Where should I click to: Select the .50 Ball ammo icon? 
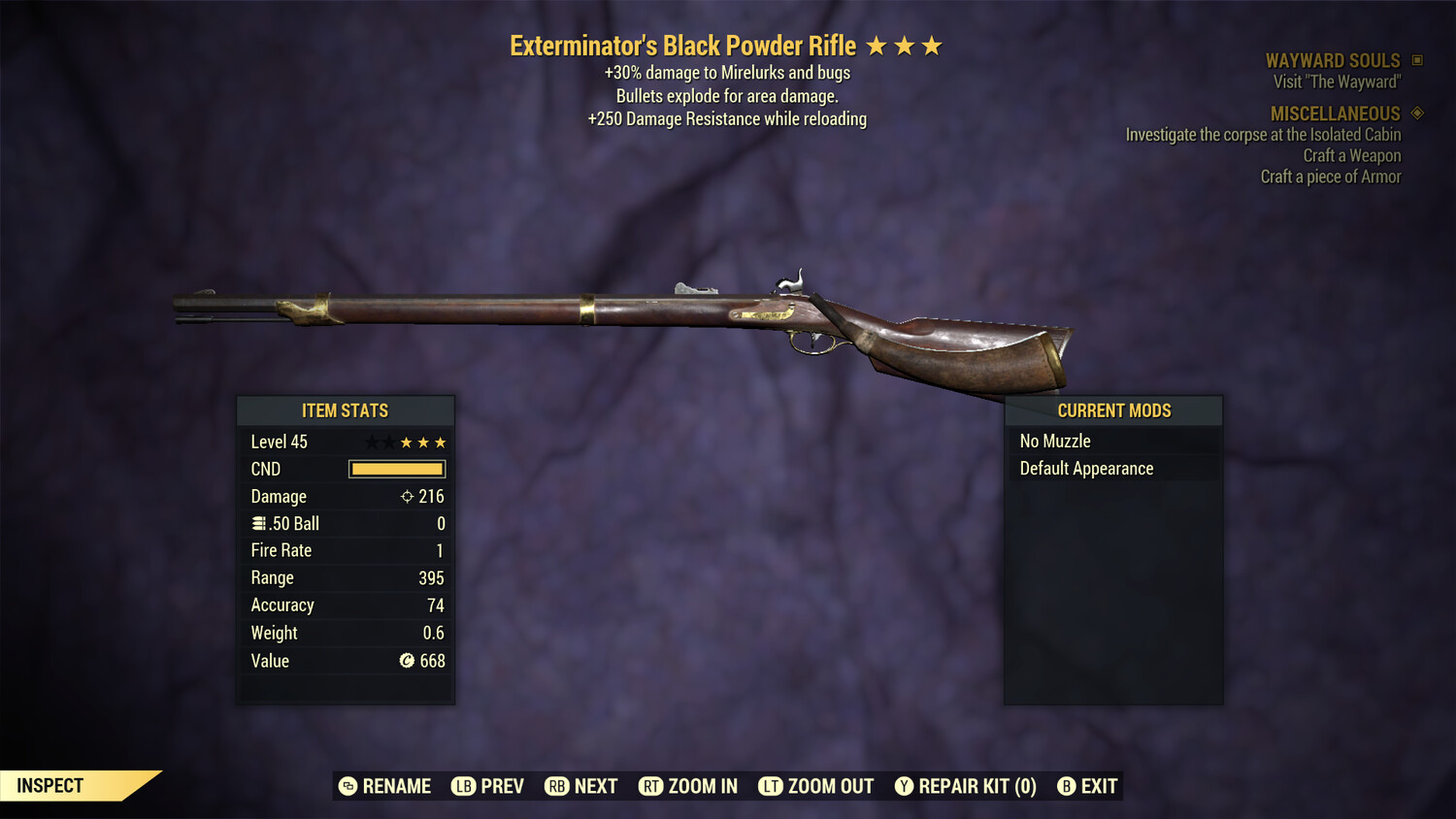[258, 523]
